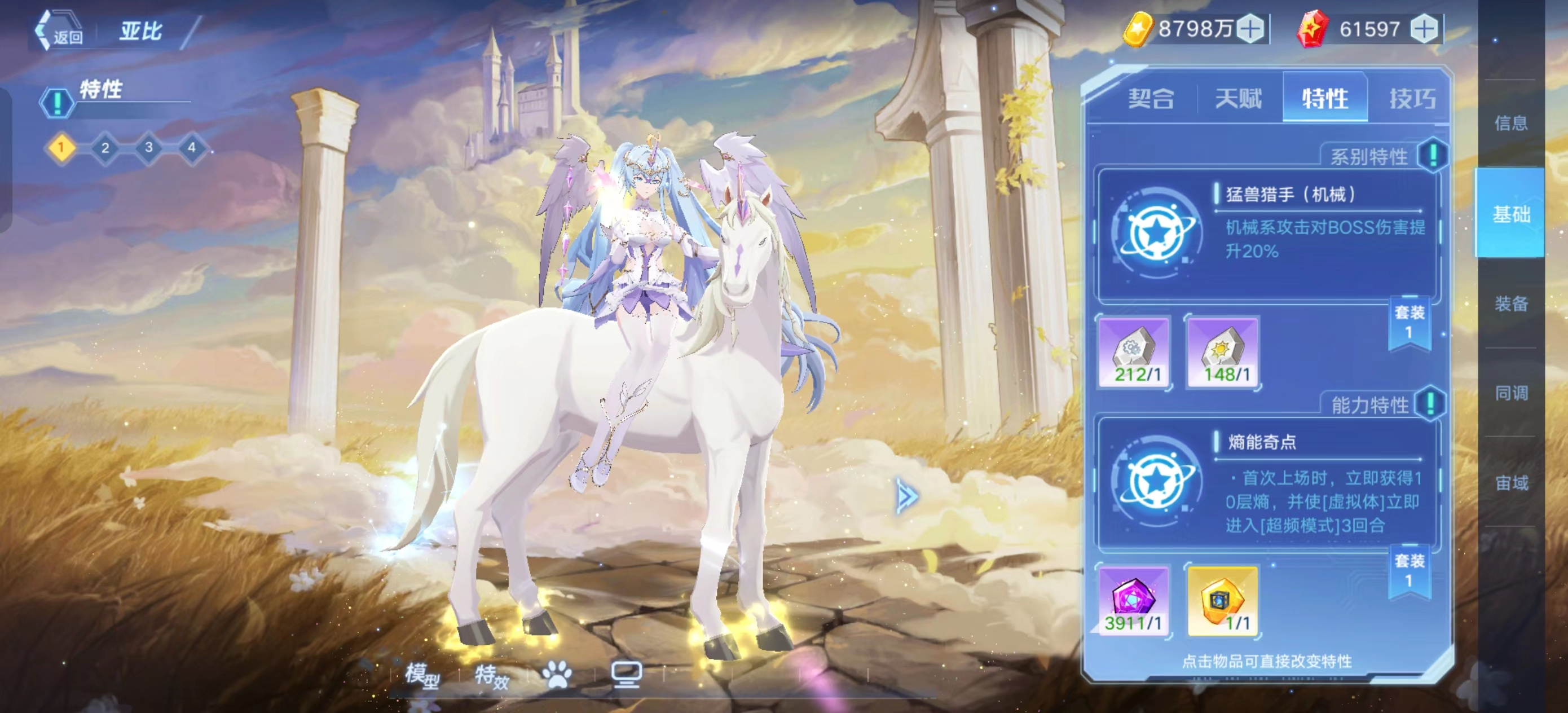This screenshot has width=1568, height=713.
Task: Open the 同调 side menu
Action: coord(1512,393)
